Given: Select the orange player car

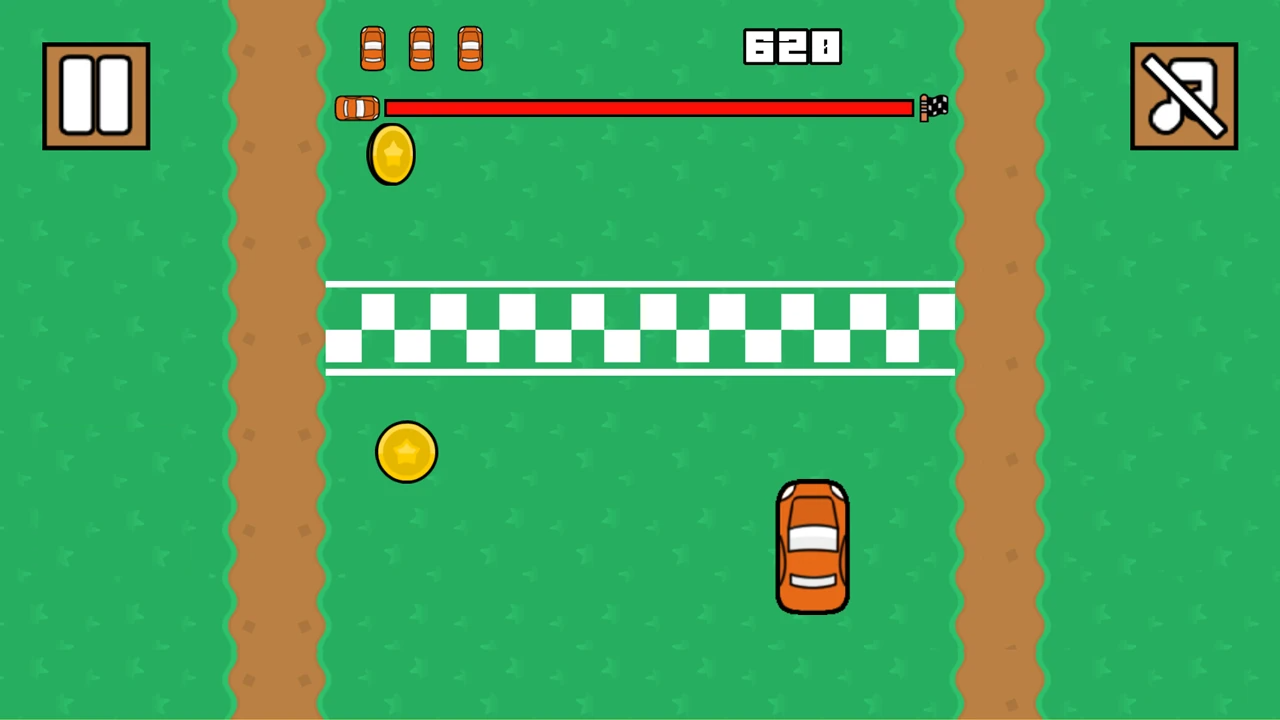Looking at the screenshot, I should (812, 545).
